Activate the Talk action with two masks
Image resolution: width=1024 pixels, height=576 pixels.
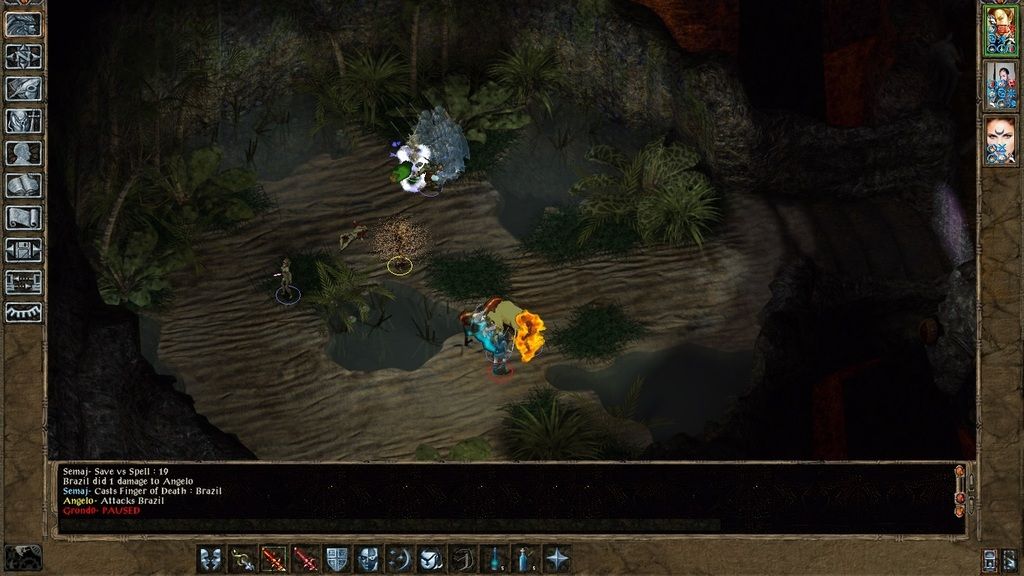coord(210,559)
